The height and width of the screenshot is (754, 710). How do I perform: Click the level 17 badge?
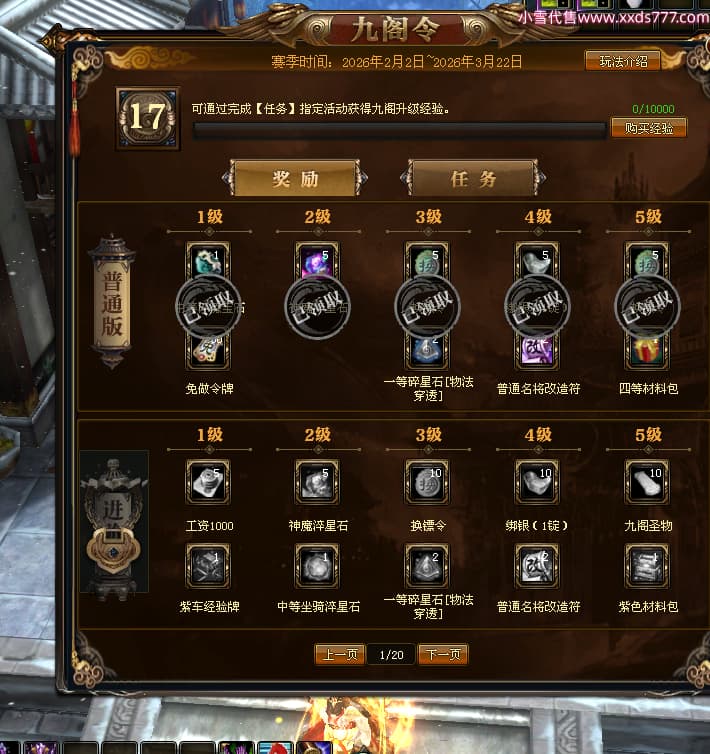[x=147, y=118]
